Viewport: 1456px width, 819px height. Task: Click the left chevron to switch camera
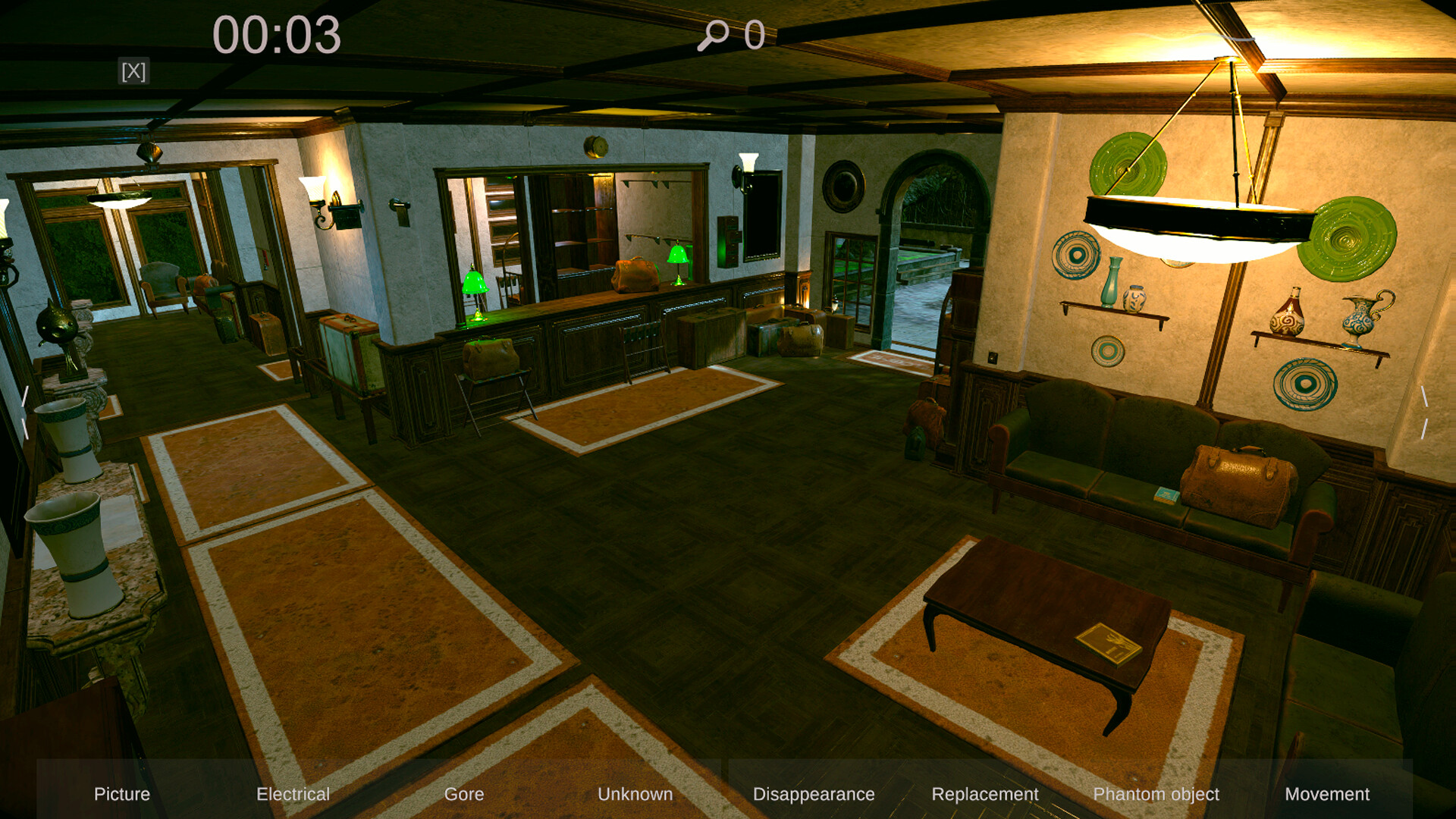coord(25,413)
